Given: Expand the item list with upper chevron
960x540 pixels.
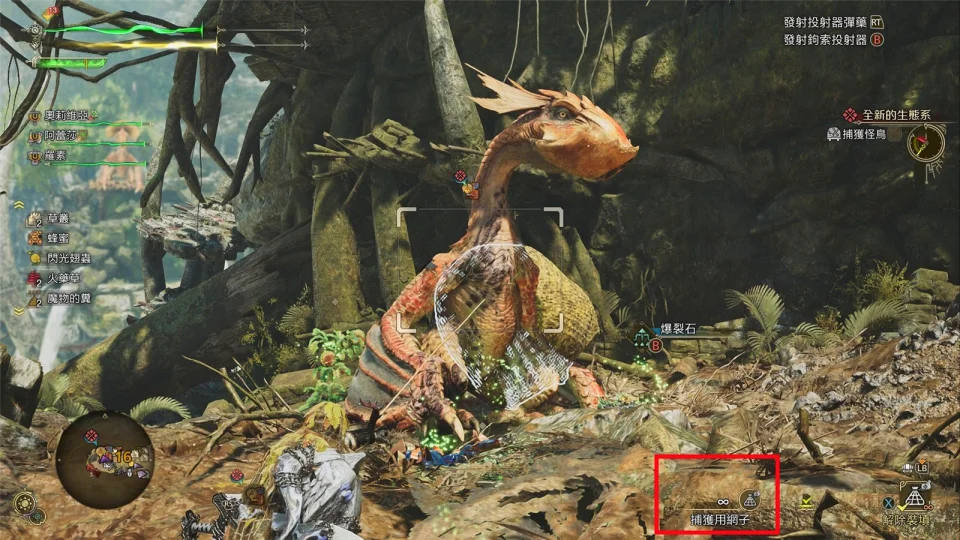Looking at the screenshot, I should coord(19,203).
